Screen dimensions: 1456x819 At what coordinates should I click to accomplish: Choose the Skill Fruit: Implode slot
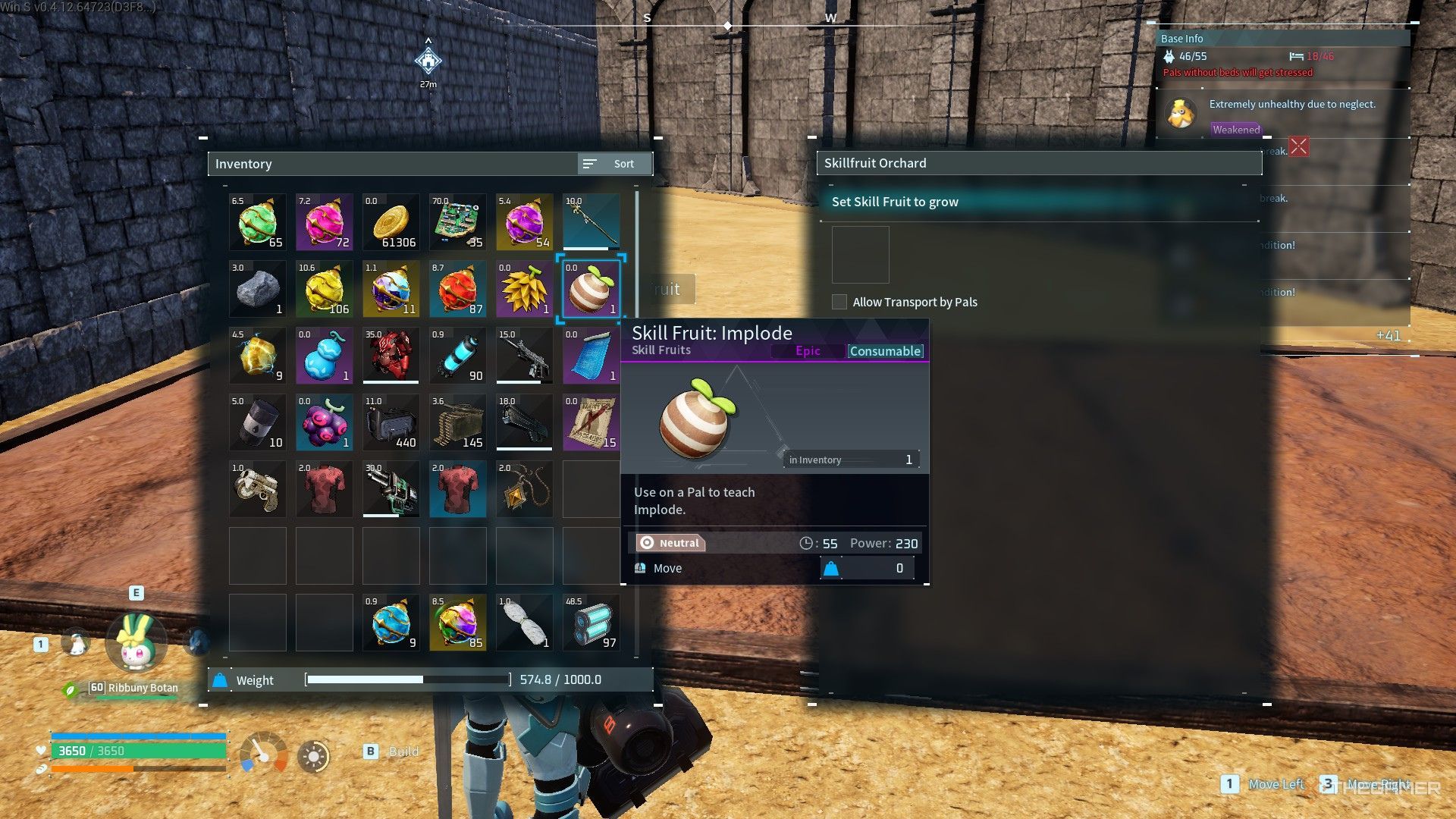tap(591, 289)
